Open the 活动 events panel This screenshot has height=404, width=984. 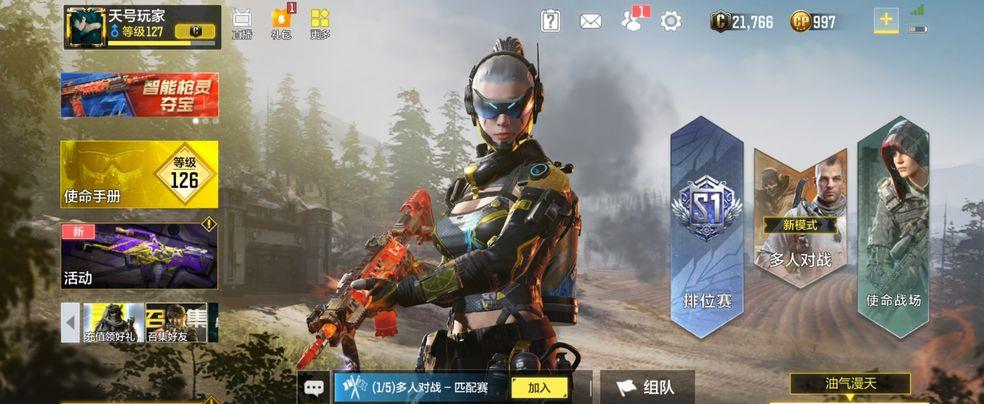tap(139, 254)
